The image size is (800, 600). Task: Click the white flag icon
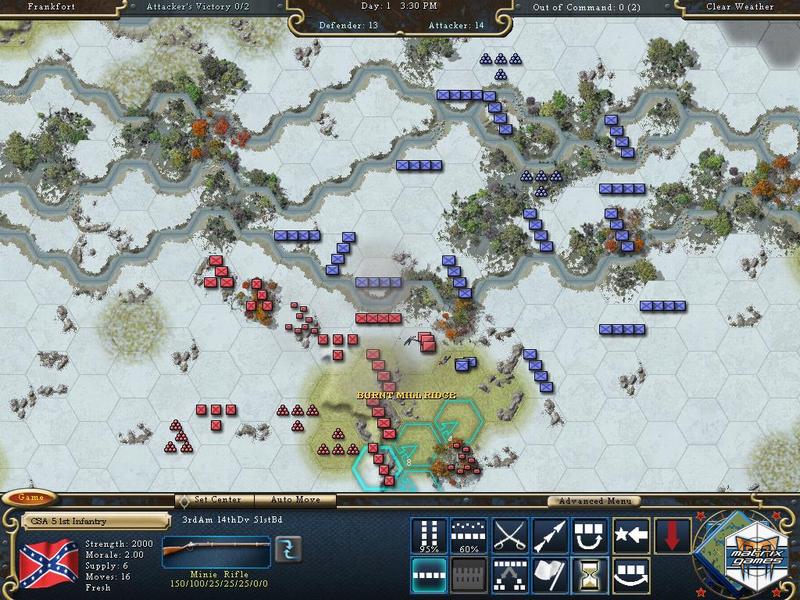pyautogui.click(x=549, y=576)
